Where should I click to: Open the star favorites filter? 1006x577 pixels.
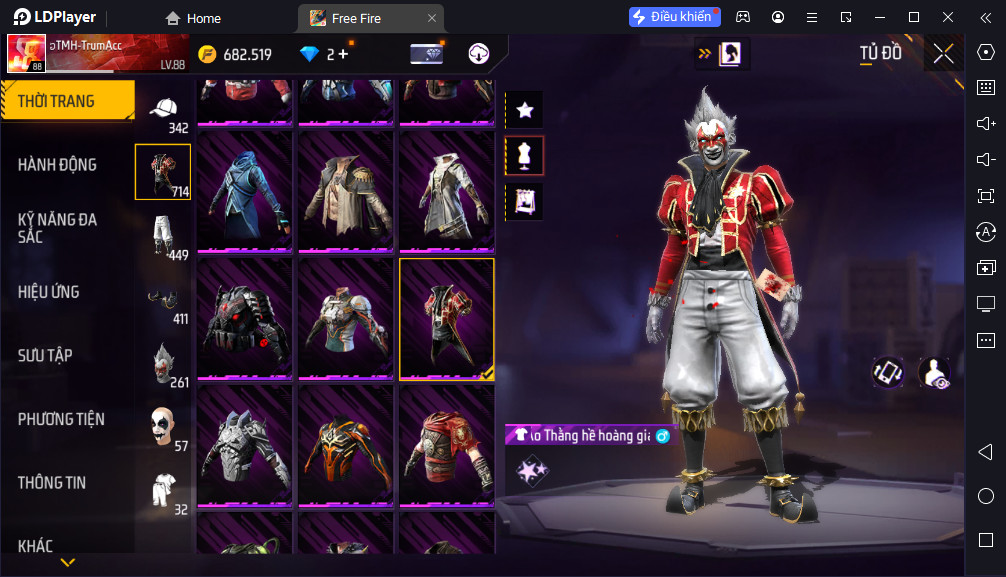click(525, 110)
